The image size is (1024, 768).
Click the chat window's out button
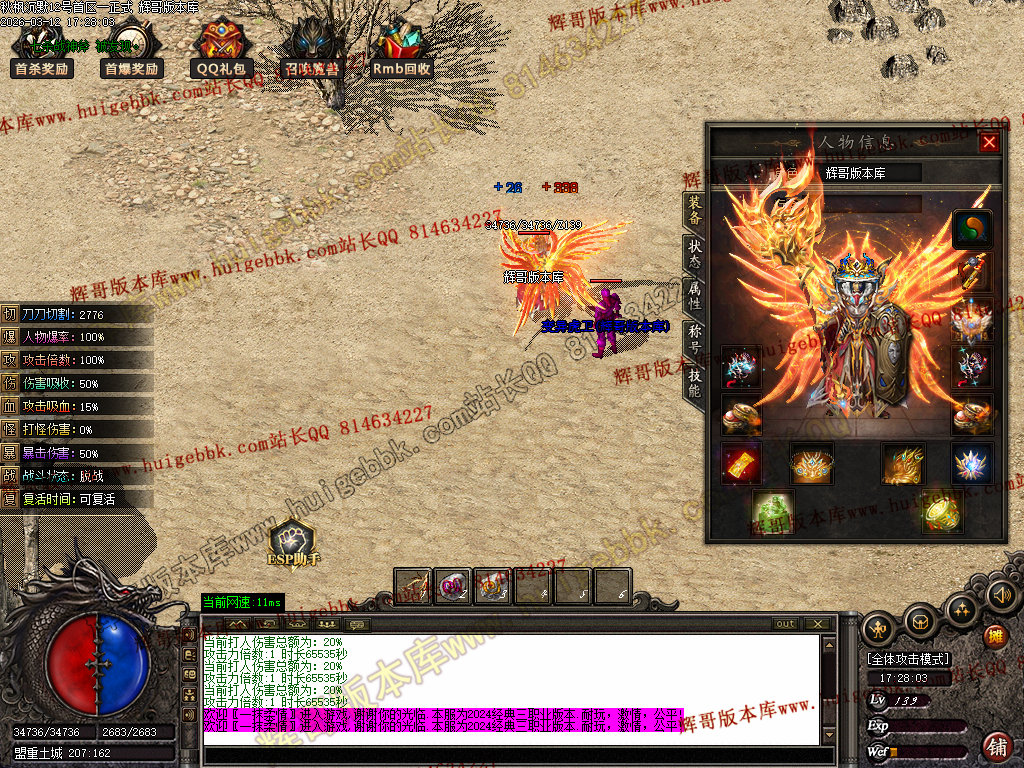coord(786,624)
